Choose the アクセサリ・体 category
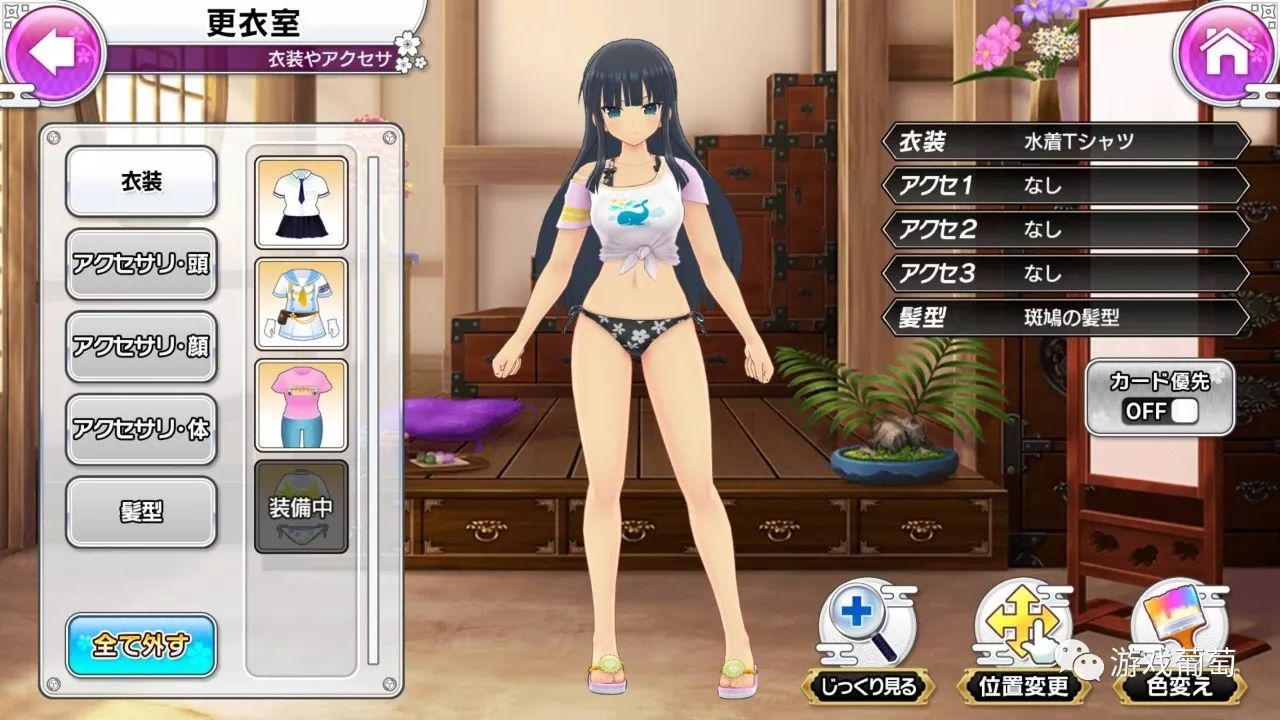Viewport: 1280px width, 720px height. [141, 429]
